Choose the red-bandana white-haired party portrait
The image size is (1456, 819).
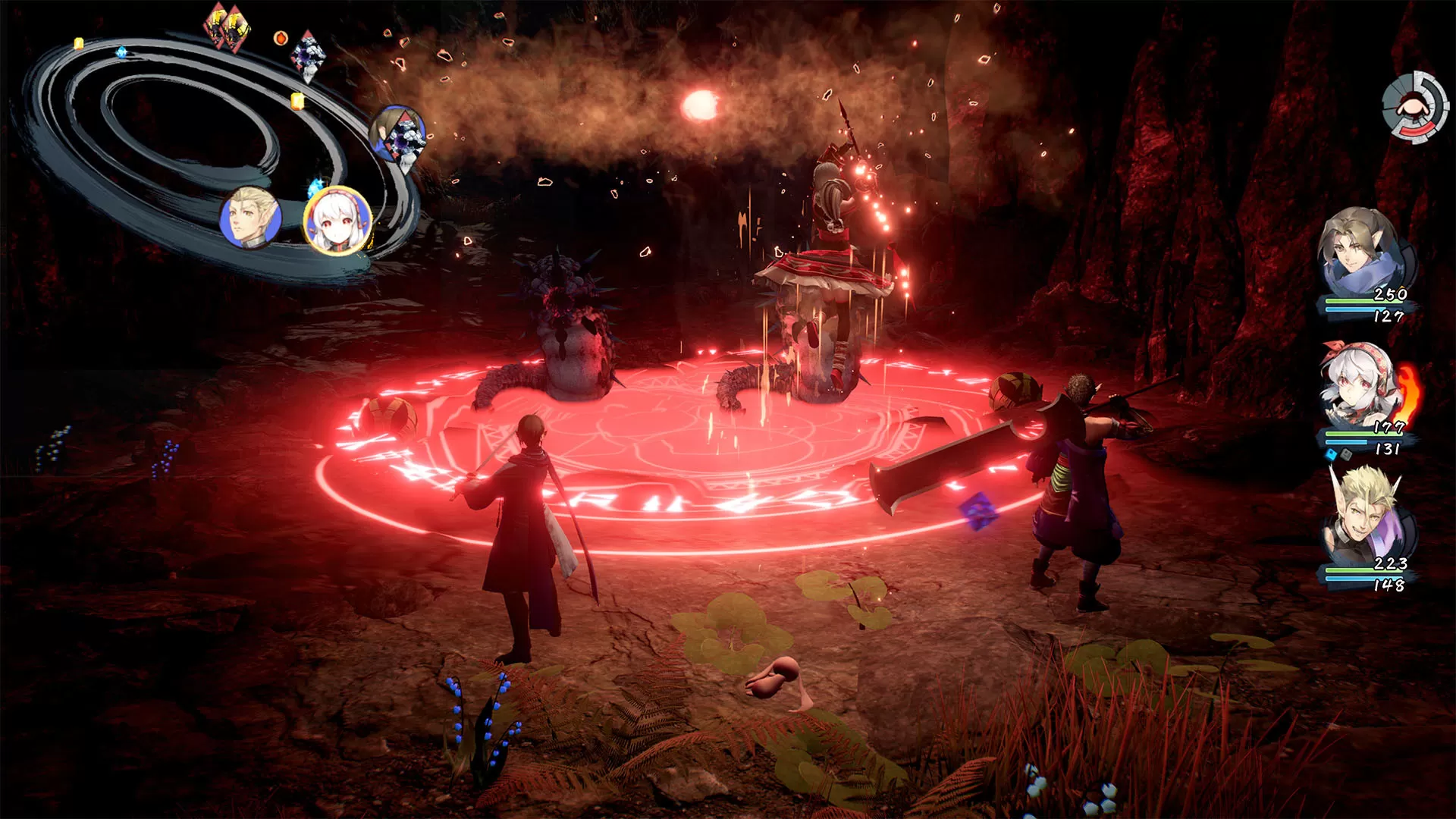pos(1360,387)
